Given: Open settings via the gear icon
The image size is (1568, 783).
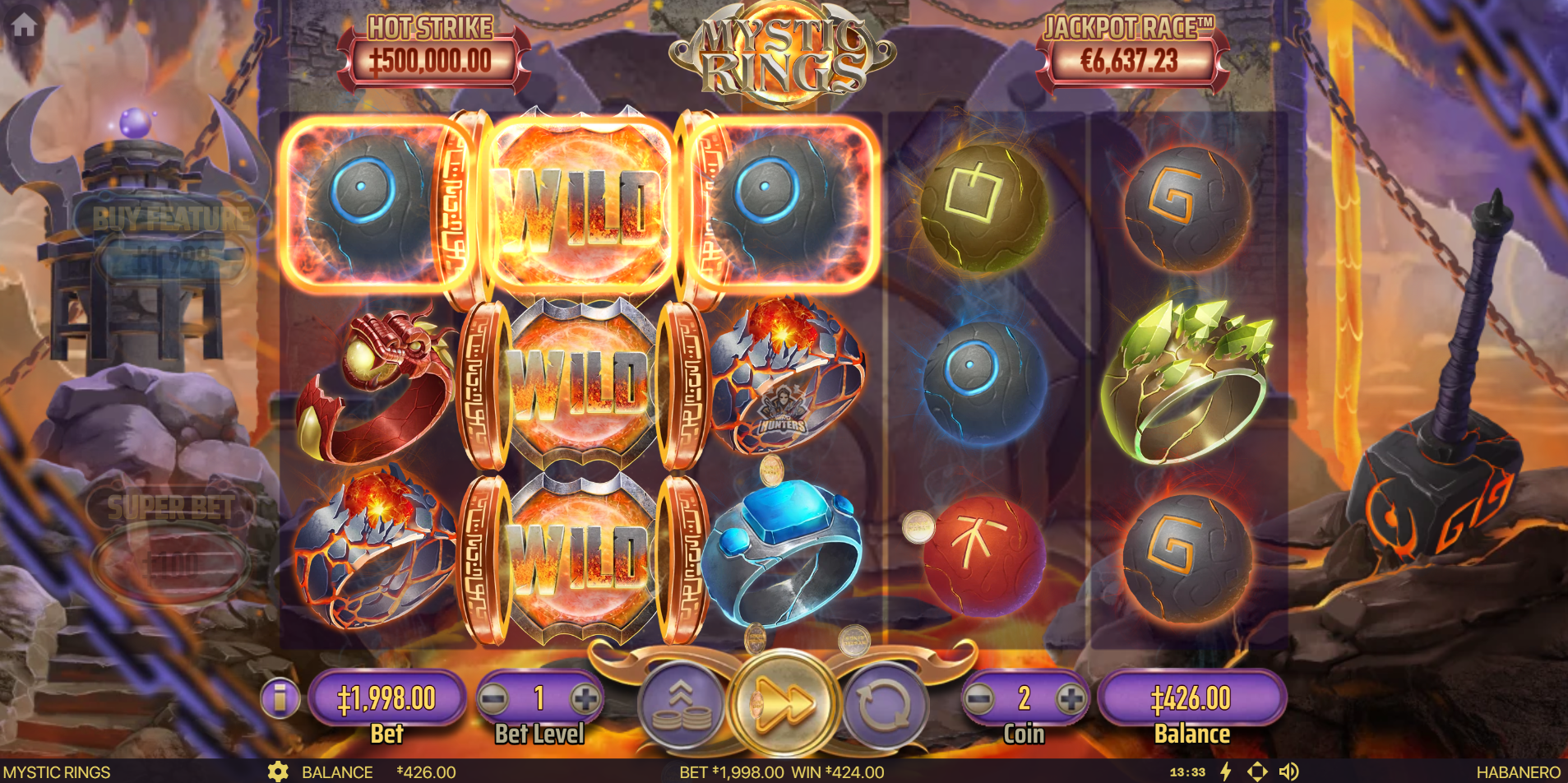Looking at the screenshot, I should click(x=278, y=772).
